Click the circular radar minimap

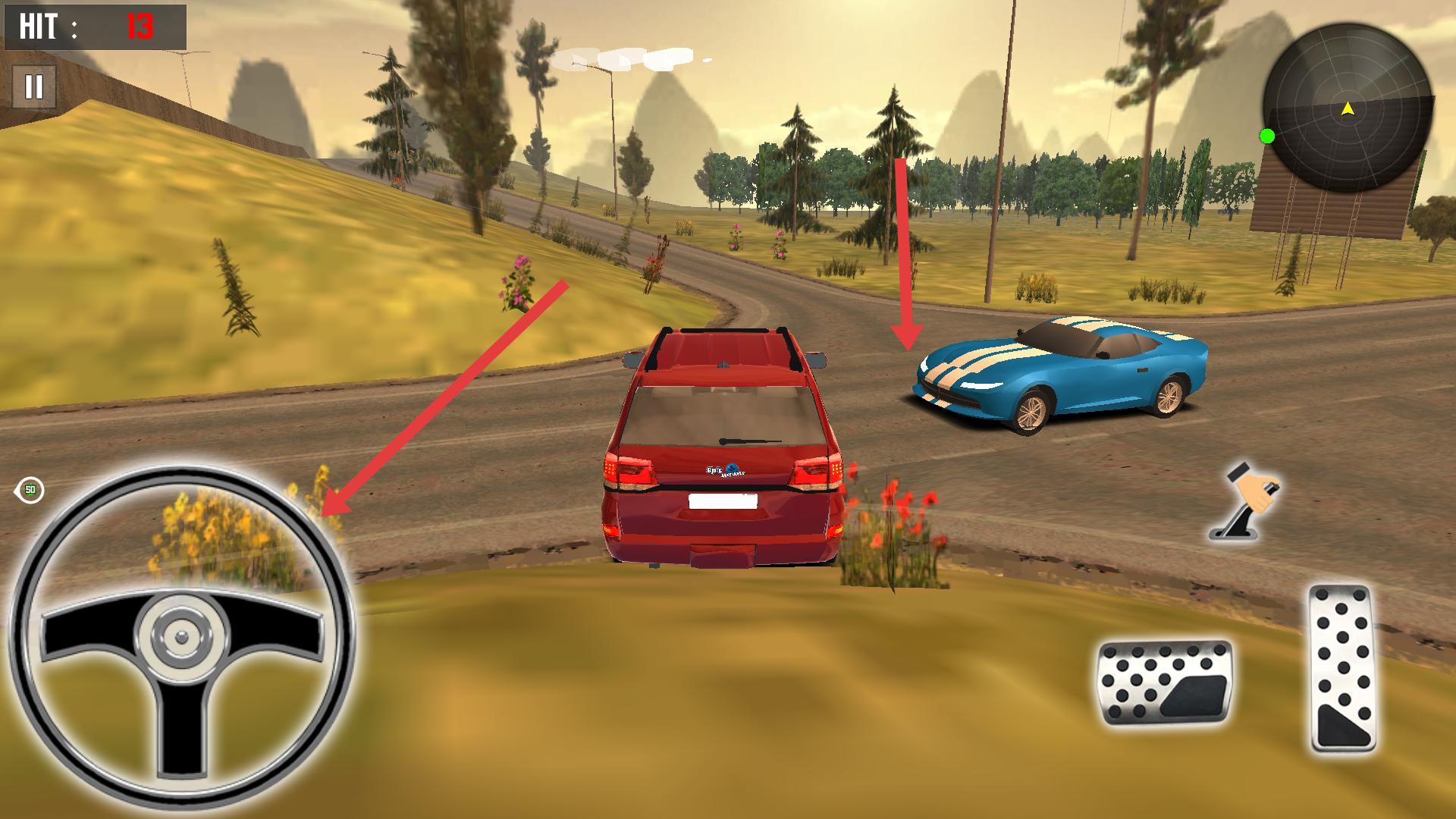click(1348, 107)
